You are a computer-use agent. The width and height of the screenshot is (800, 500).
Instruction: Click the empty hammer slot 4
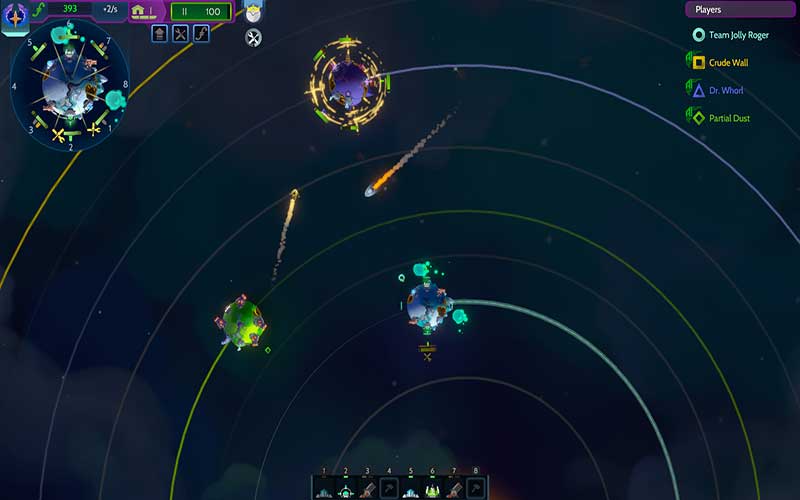(389, 489)
